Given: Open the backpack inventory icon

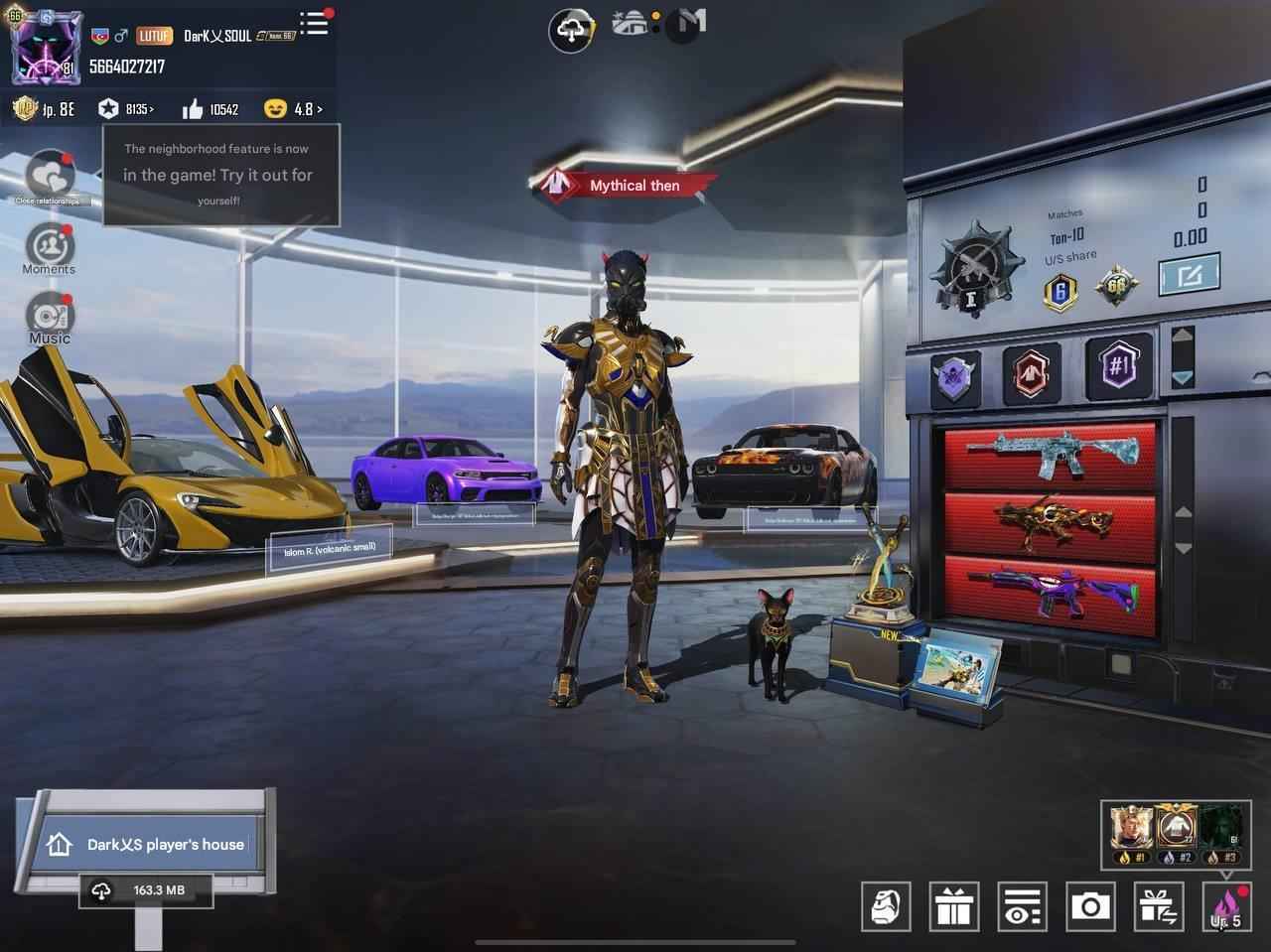Looking at the screenshot, I should pyautogui.click(x=888, y=905).
